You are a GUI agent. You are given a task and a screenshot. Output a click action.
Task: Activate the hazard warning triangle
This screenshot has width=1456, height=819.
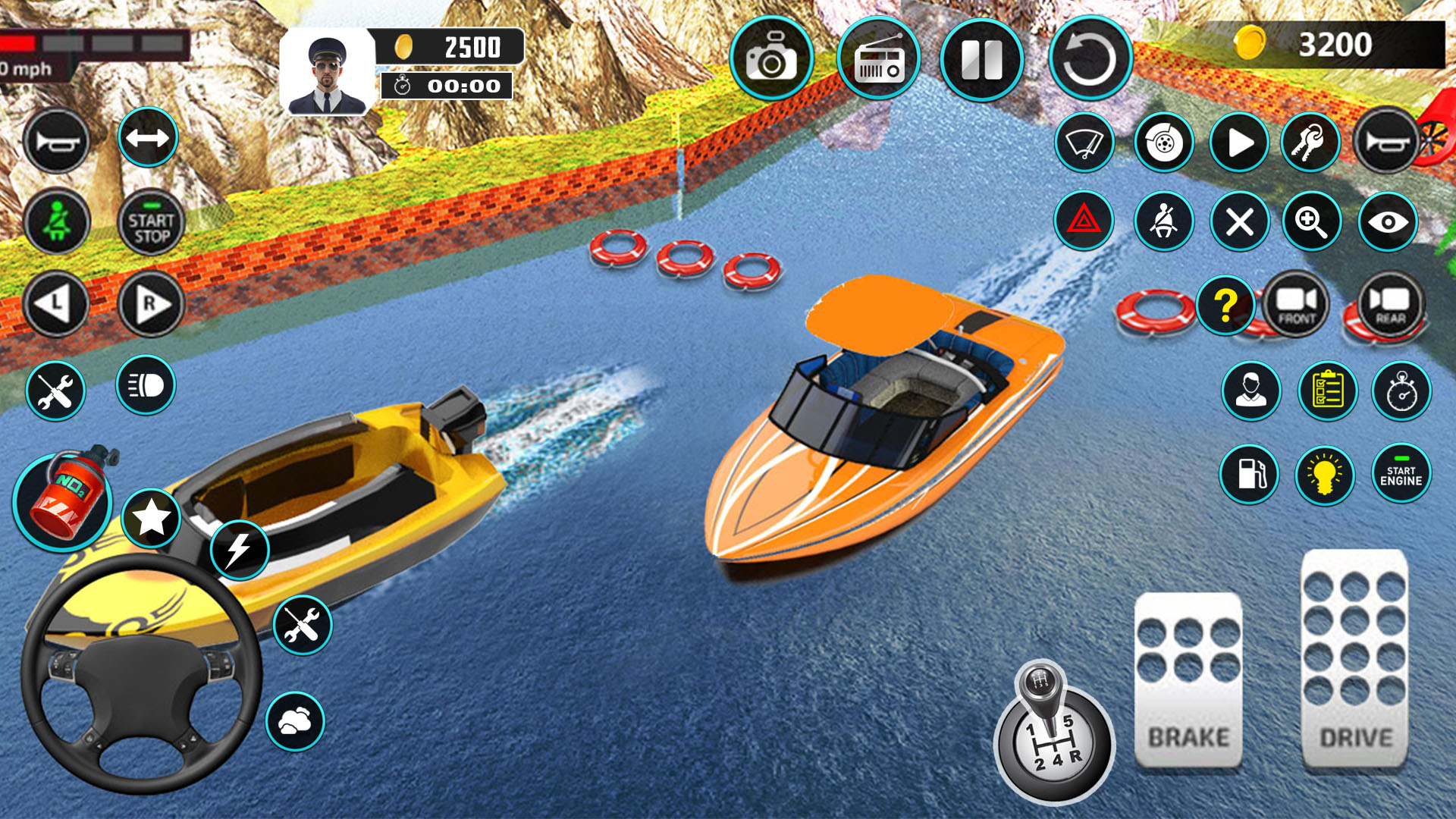point(1084,221)
